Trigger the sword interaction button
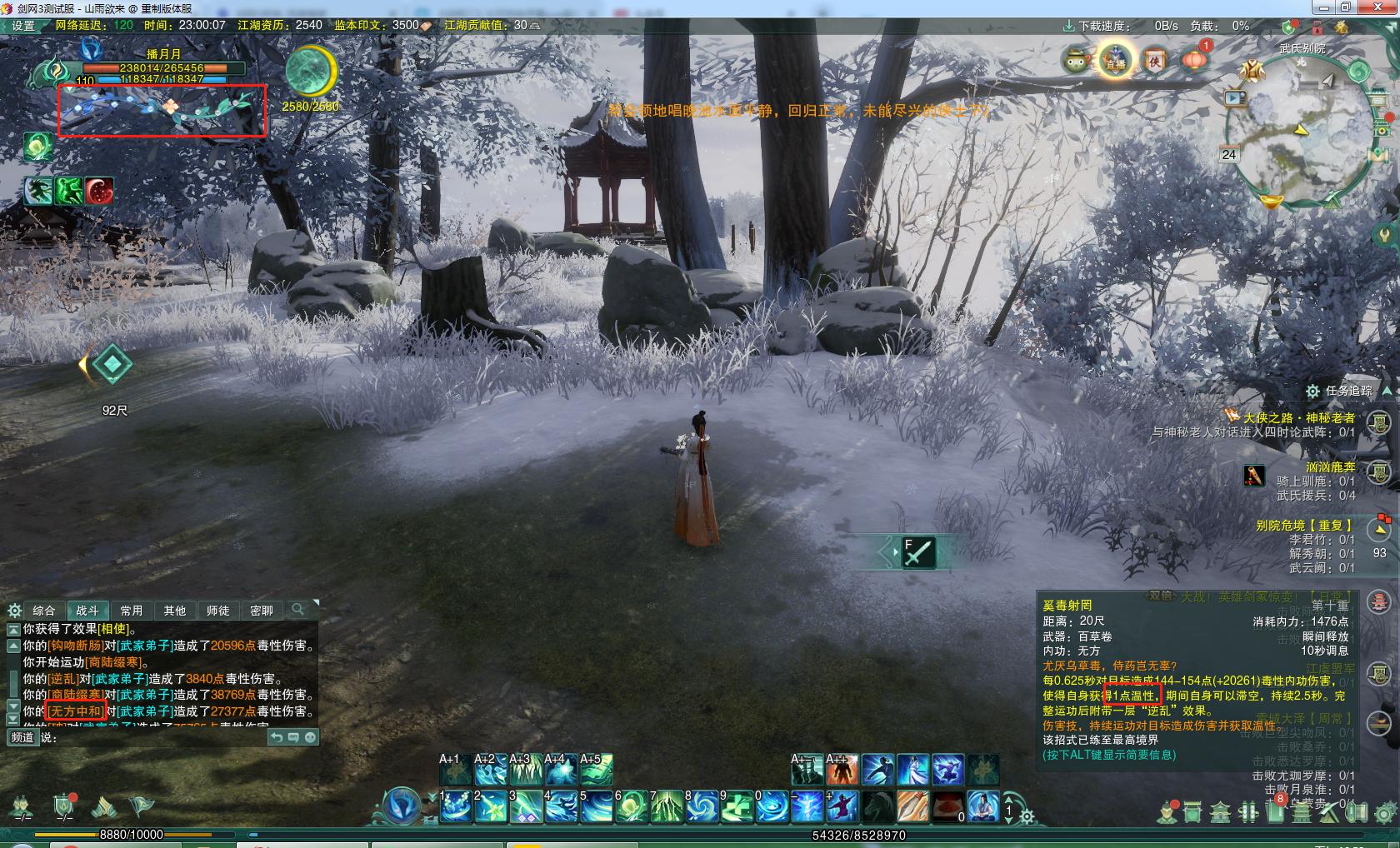This screenshot has height=848, width=1400. (917, 552)
